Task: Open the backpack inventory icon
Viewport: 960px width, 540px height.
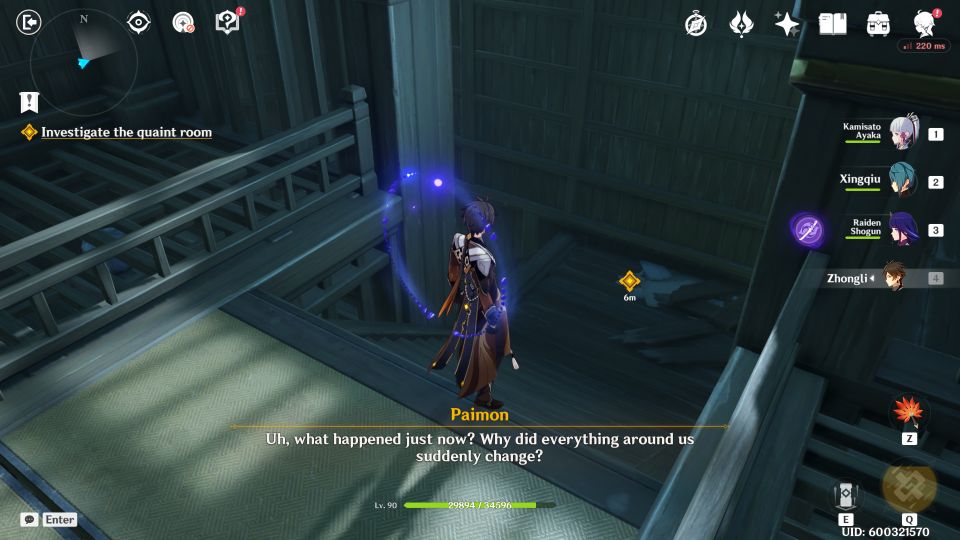Action: tap(879, 24)
